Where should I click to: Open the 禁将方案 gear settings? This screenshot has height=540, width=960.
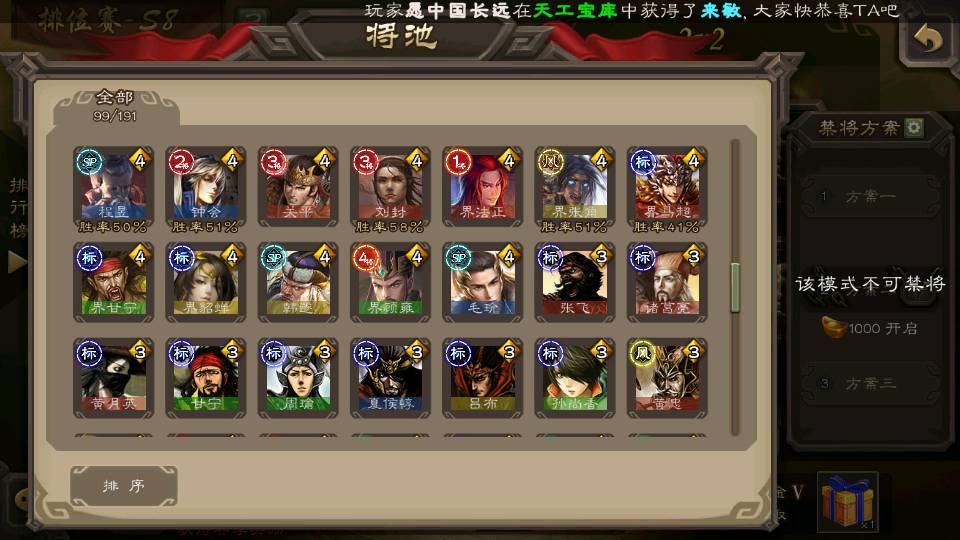click(x=914, y=128)
